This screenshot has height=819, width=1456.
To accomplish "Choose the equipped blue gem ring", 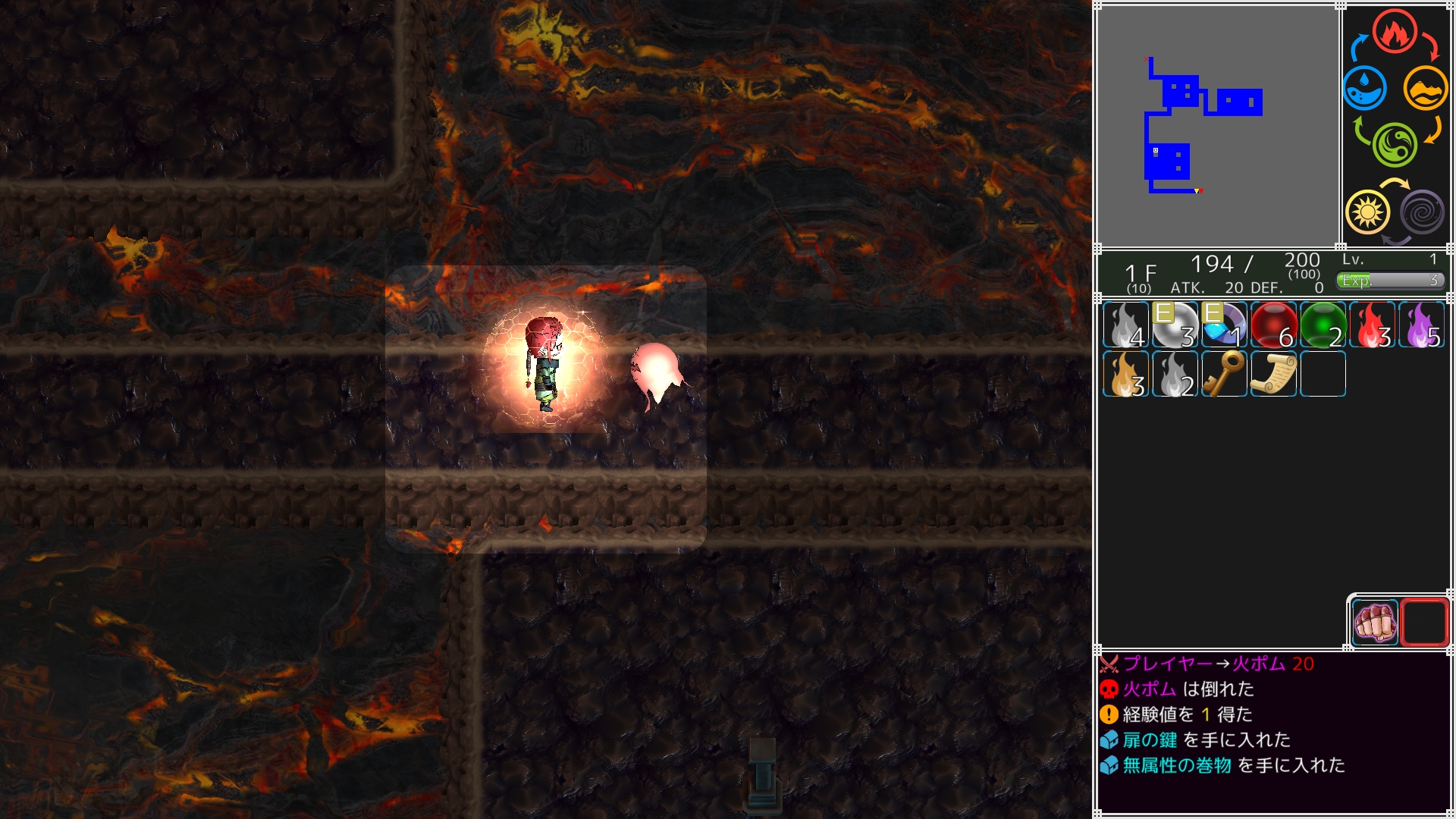I will pyautogui.click(x=1224, y=325).
